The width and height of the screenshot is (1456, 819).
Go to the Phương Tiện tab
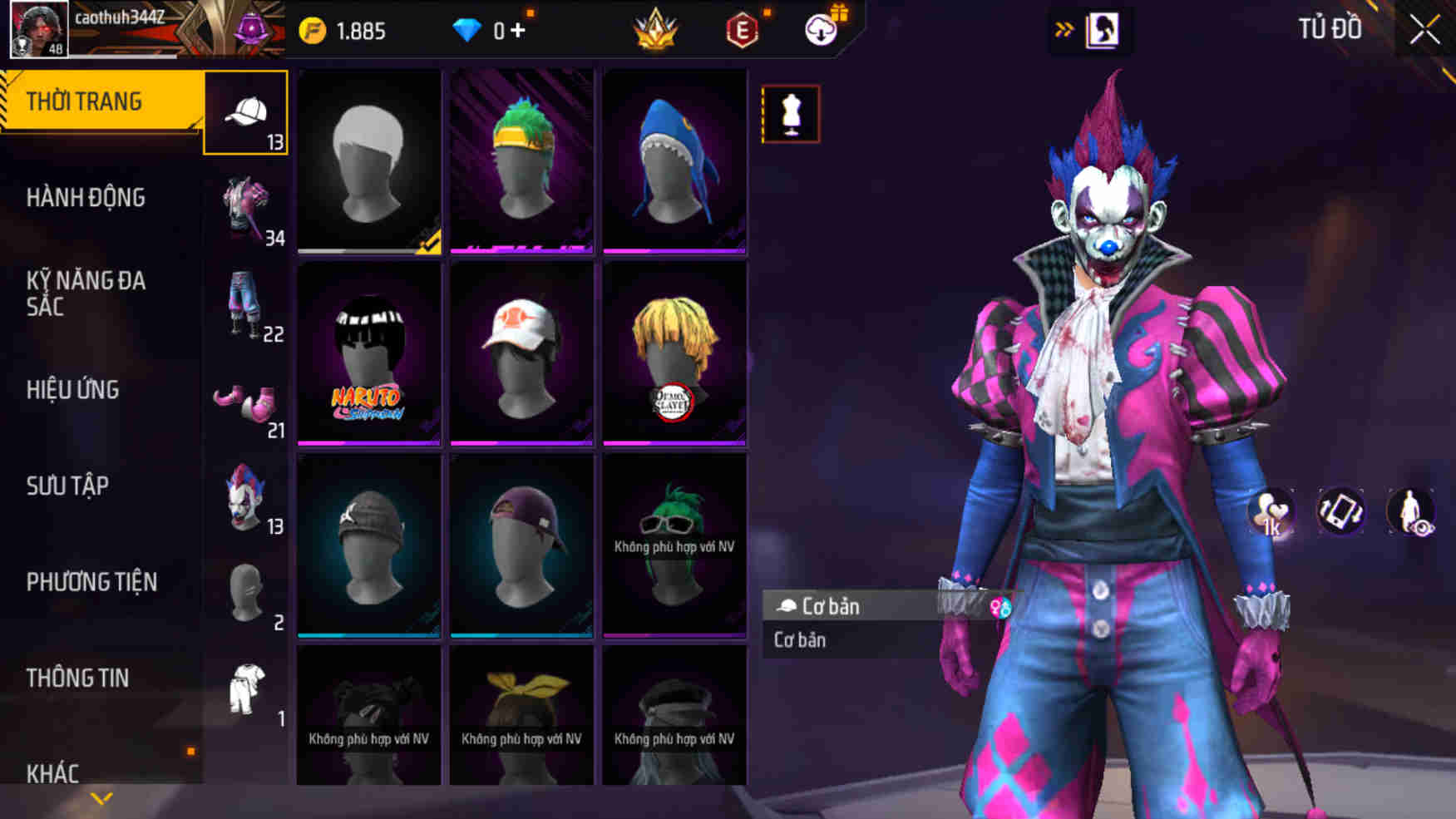[91, 582]
